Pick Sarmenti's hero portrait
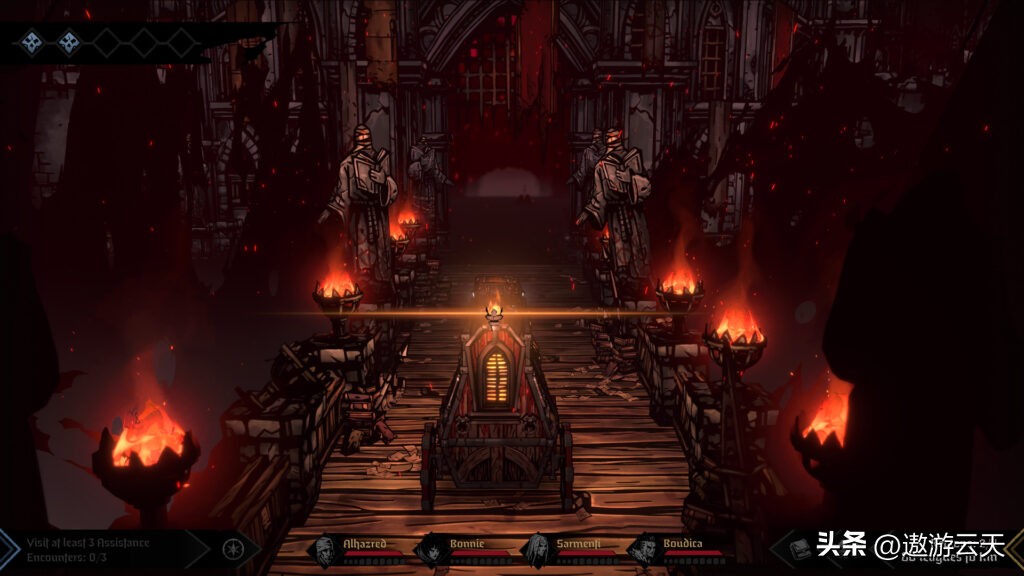The width and height of the screenshot is (1024, 576). pos(538,548)
